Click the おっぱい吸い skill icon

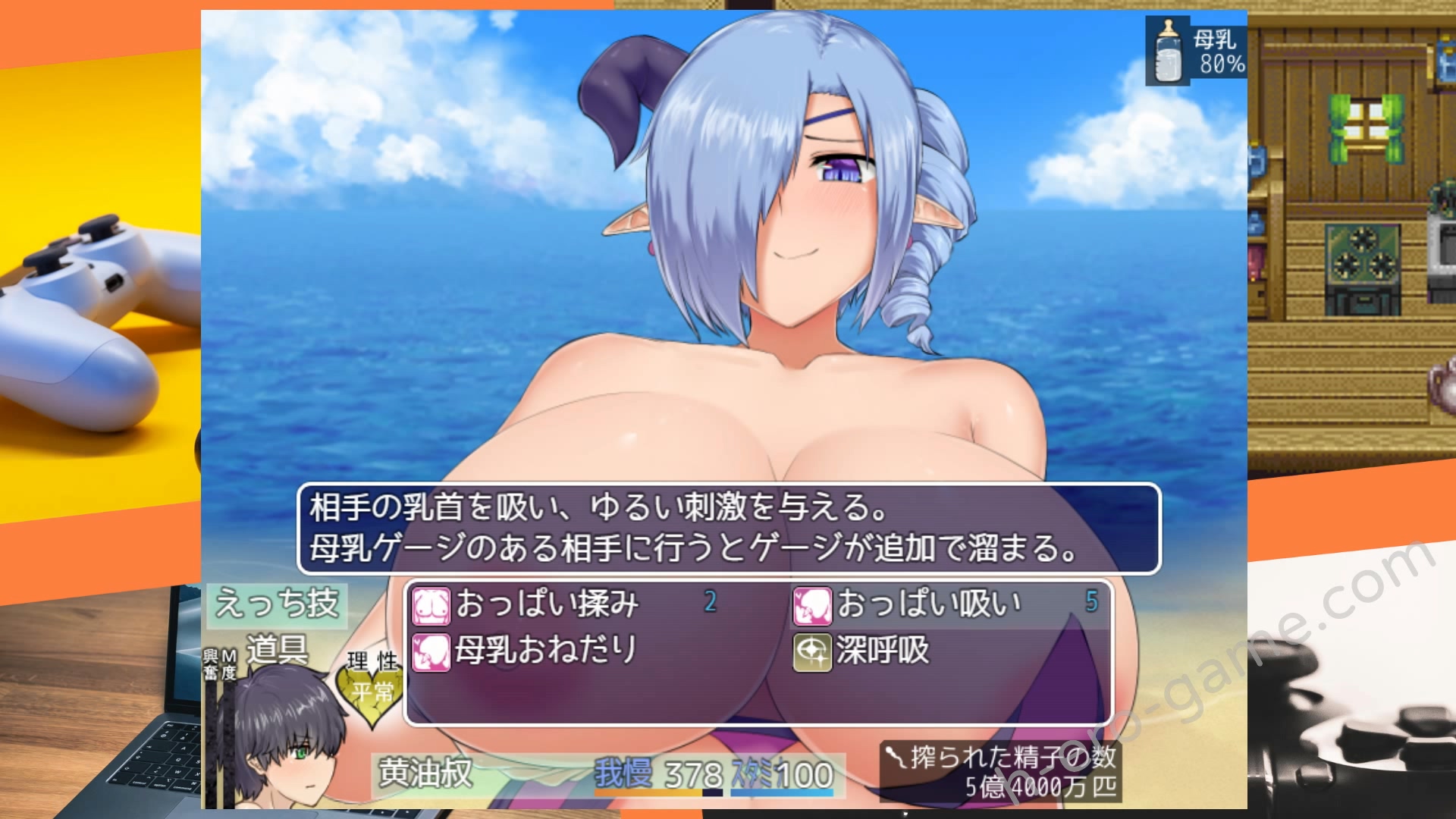click(x=813, y=604)
